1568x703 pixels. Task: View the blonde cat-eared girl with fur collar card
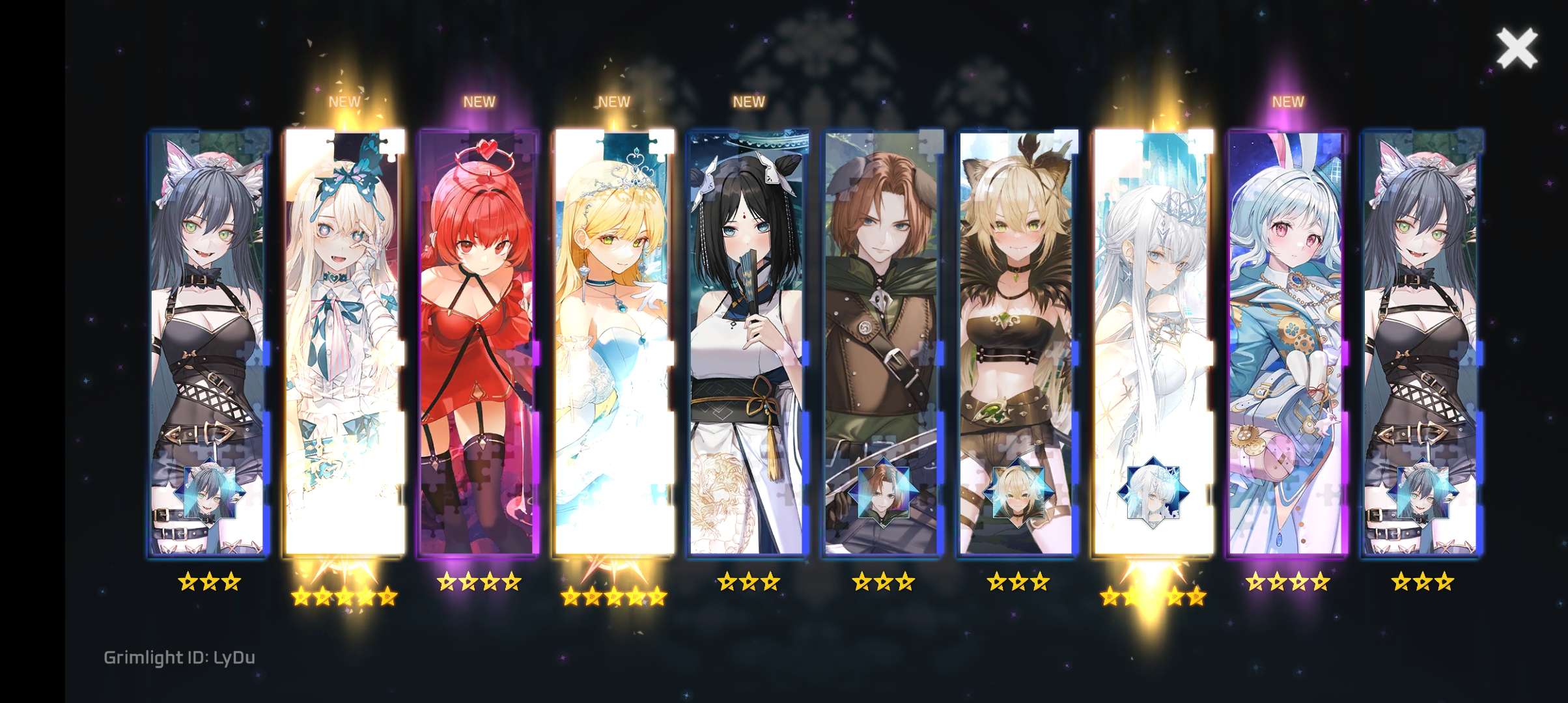[1018, 342]
